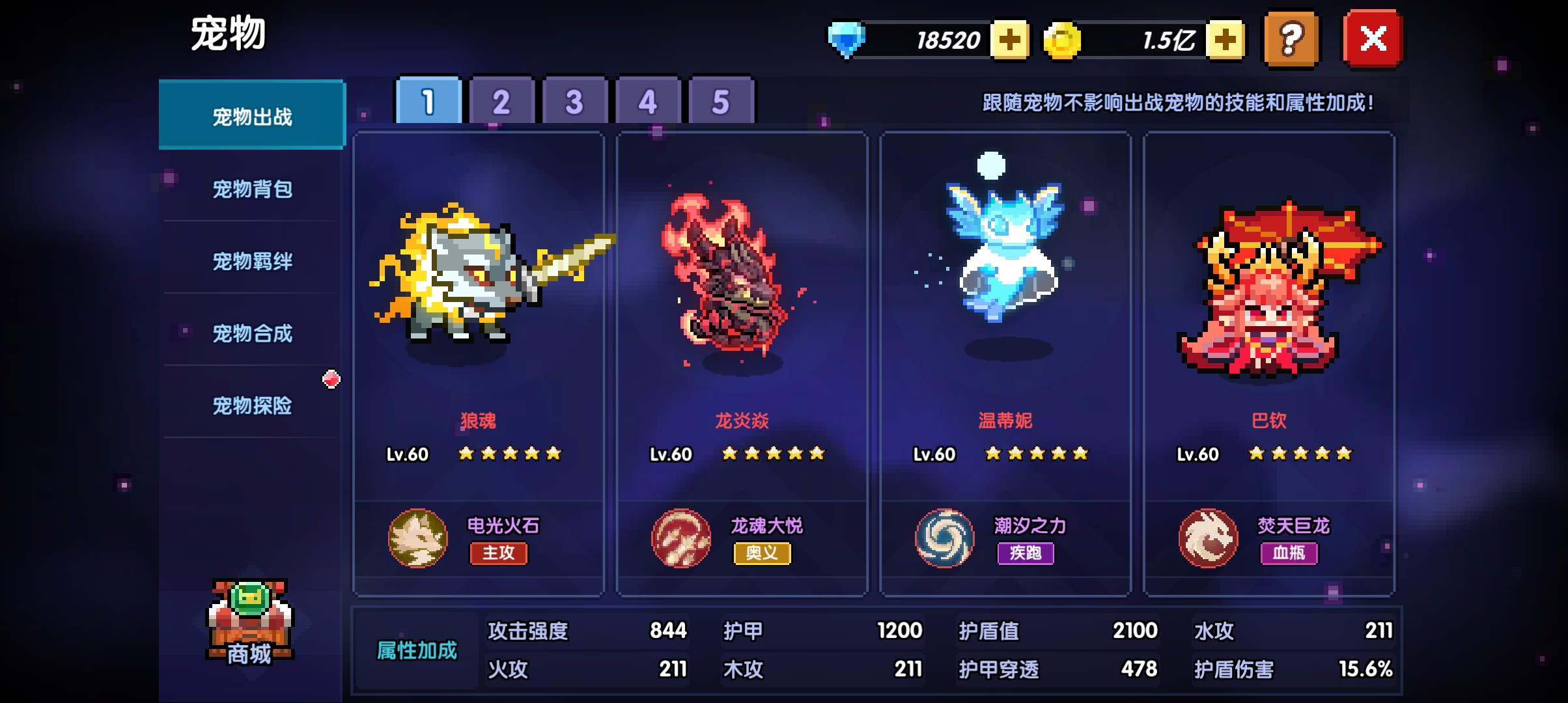
Task: Add more gold coins with the plus button
Action: pyautogui.click(x=1225, y=40)
